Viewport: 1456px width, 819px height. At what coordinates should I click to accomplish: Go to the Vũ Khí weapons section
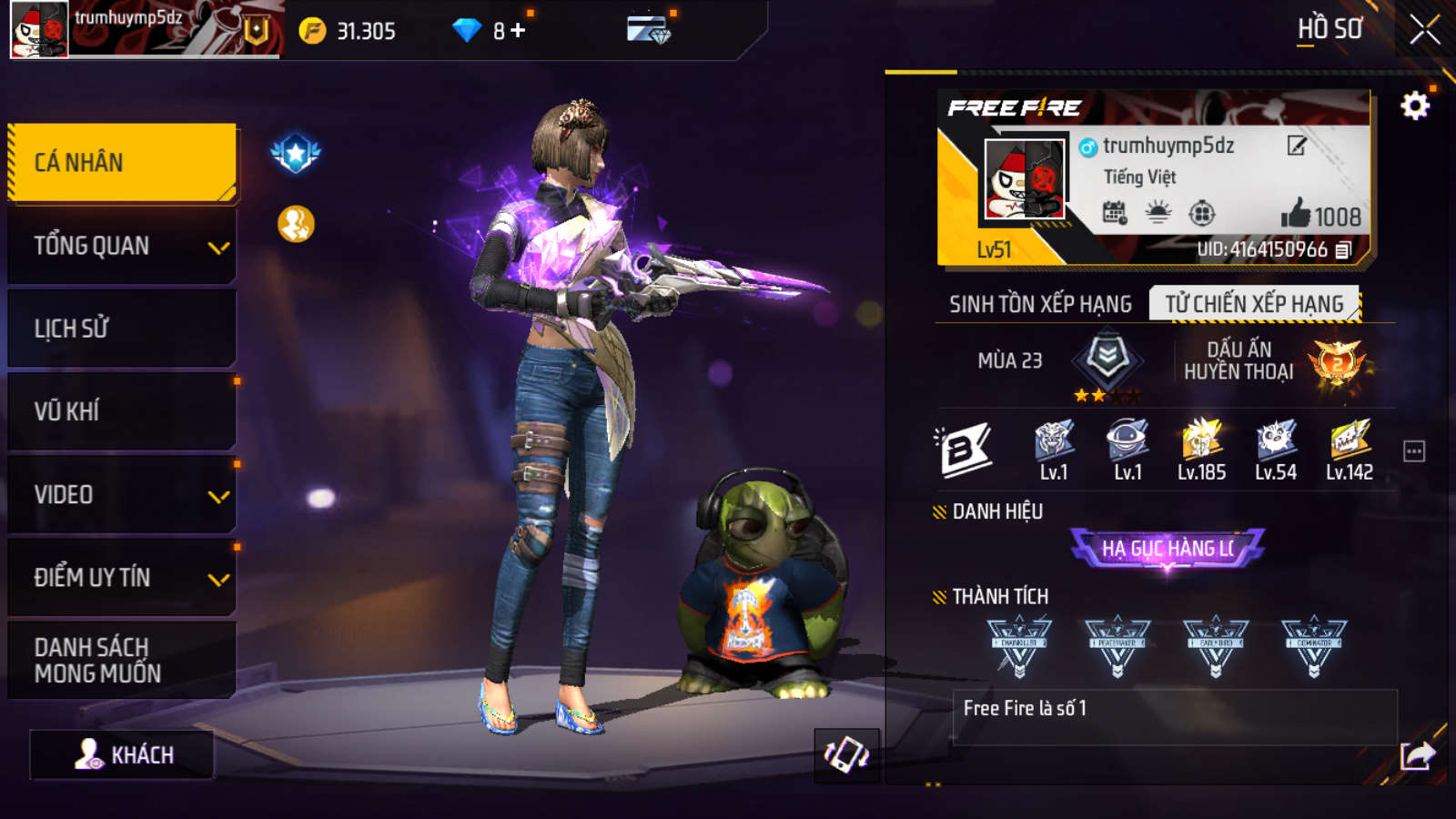[122, 411]
